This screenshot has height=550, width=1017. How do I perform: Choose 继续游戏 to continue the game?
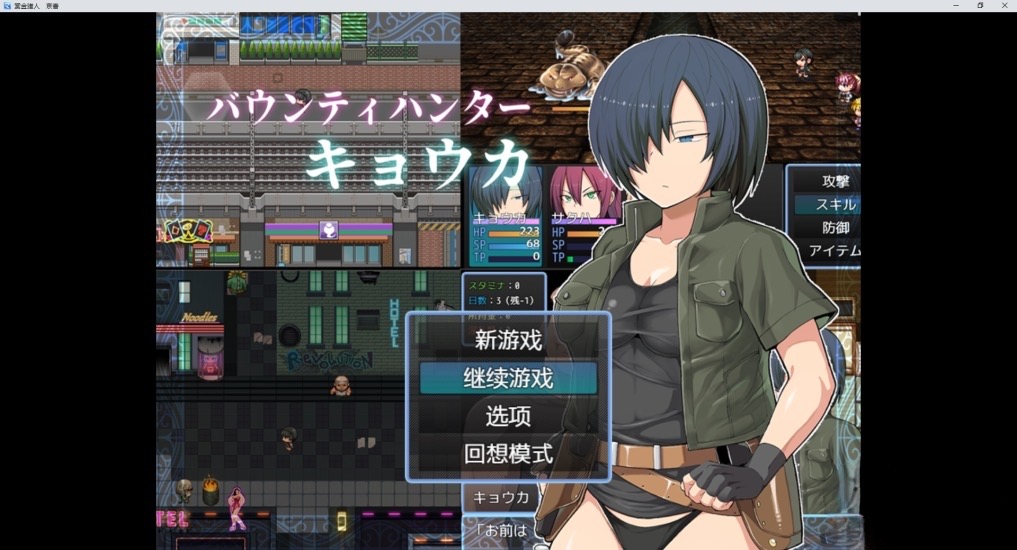[508, 378]
